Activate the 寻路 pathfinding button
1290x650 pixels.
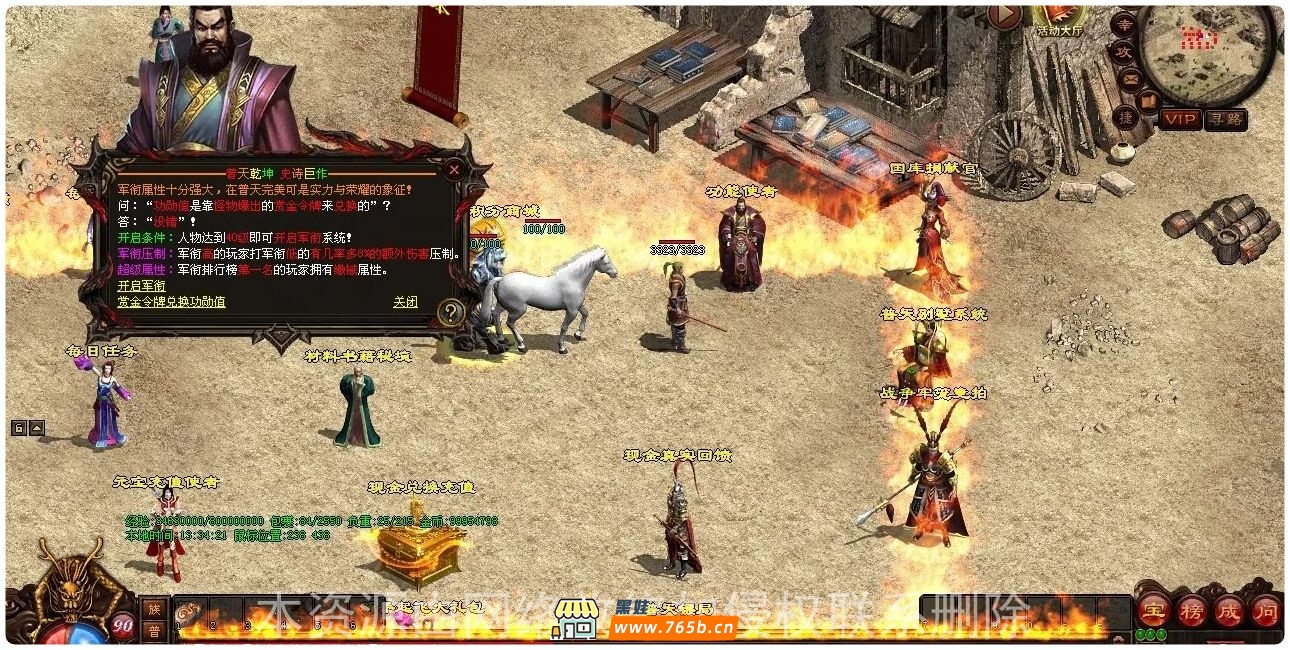click(1225, 119)
